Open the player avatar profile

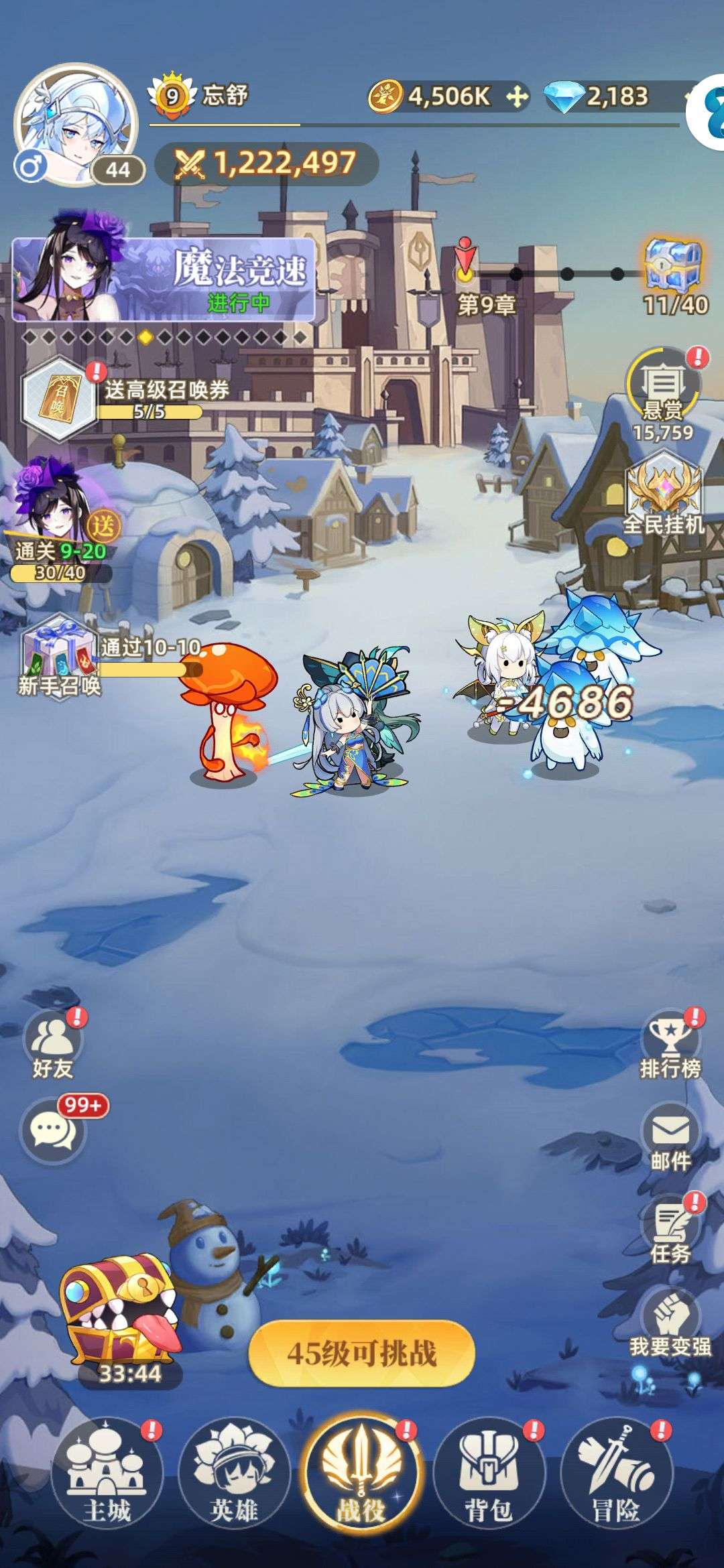pyautogui.click(x=75, y=124)
